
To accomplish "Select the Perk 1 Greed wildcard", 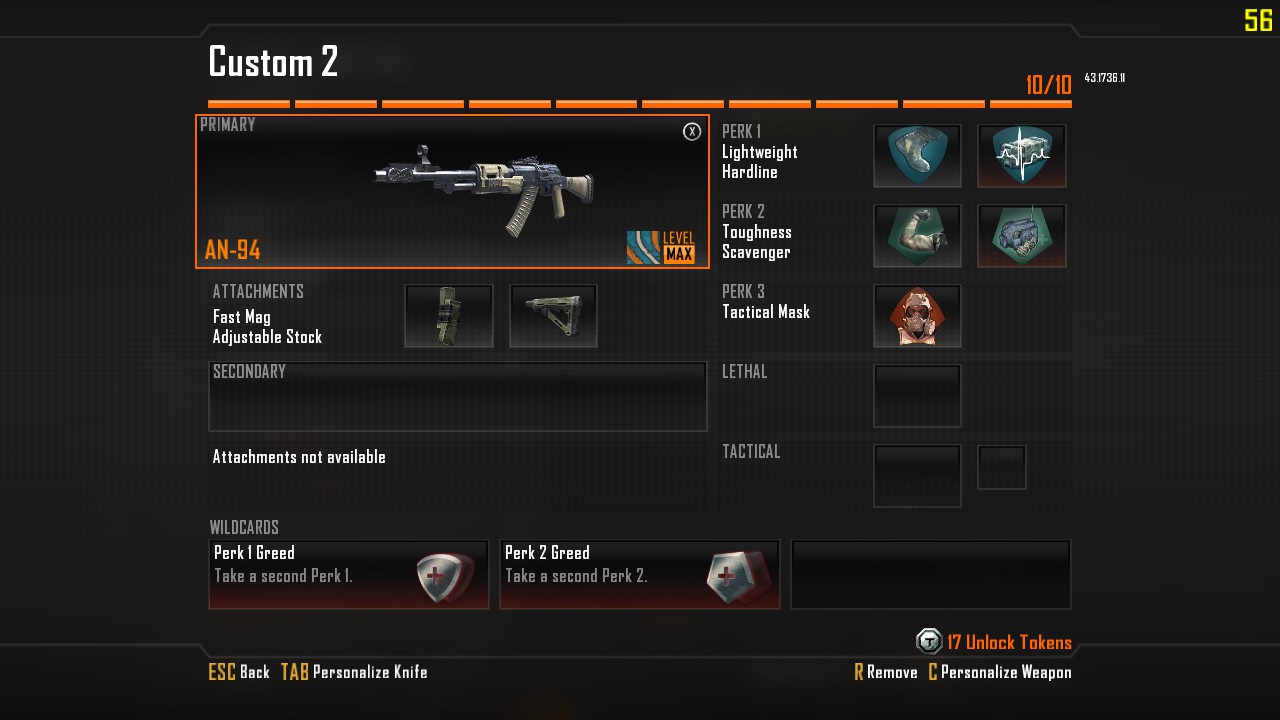I will click(x=348, y=575).
